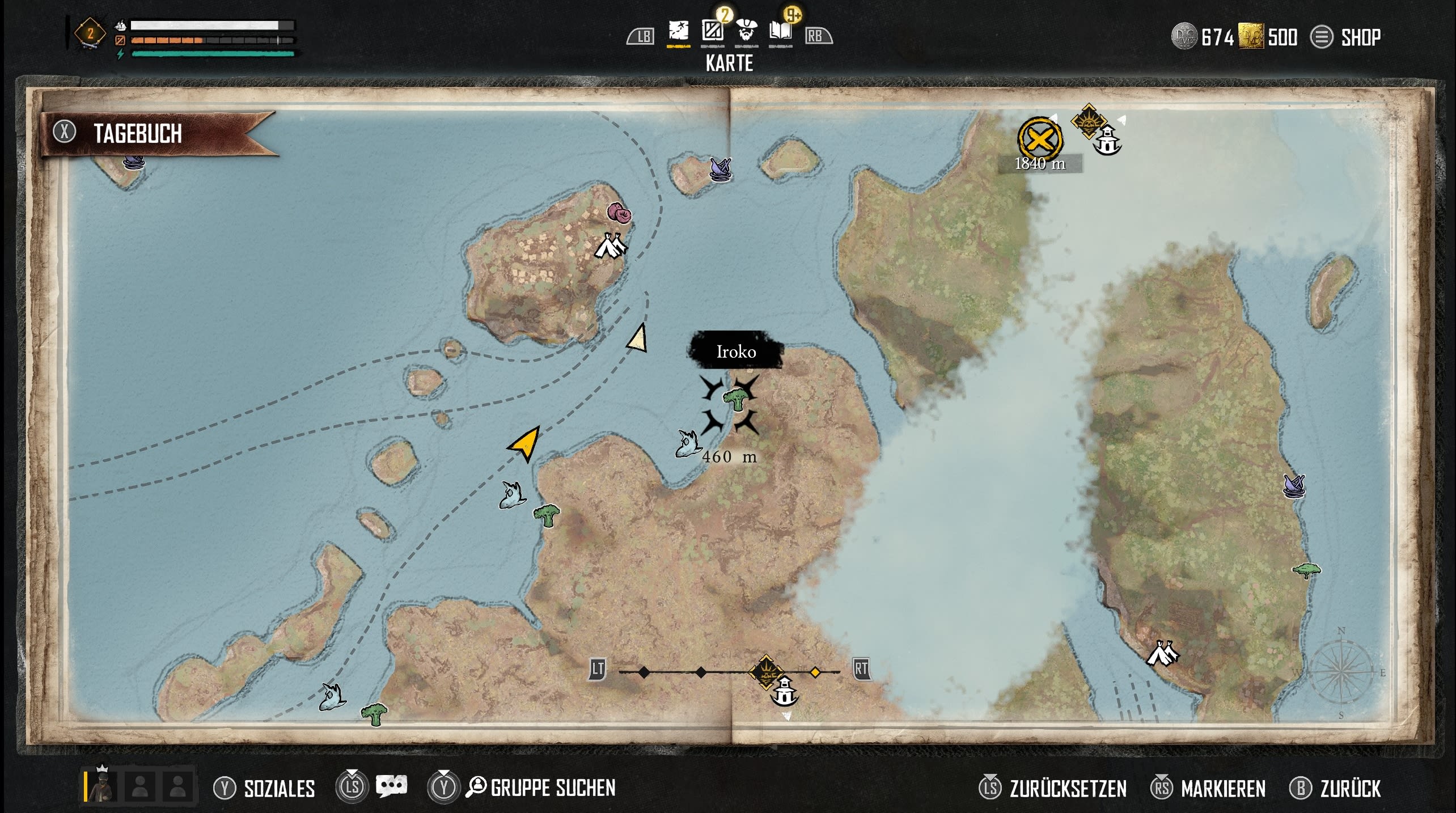1456x813 pixels.
Task: Click the compass rose on the map
Action: click(x=1340, y=674)
